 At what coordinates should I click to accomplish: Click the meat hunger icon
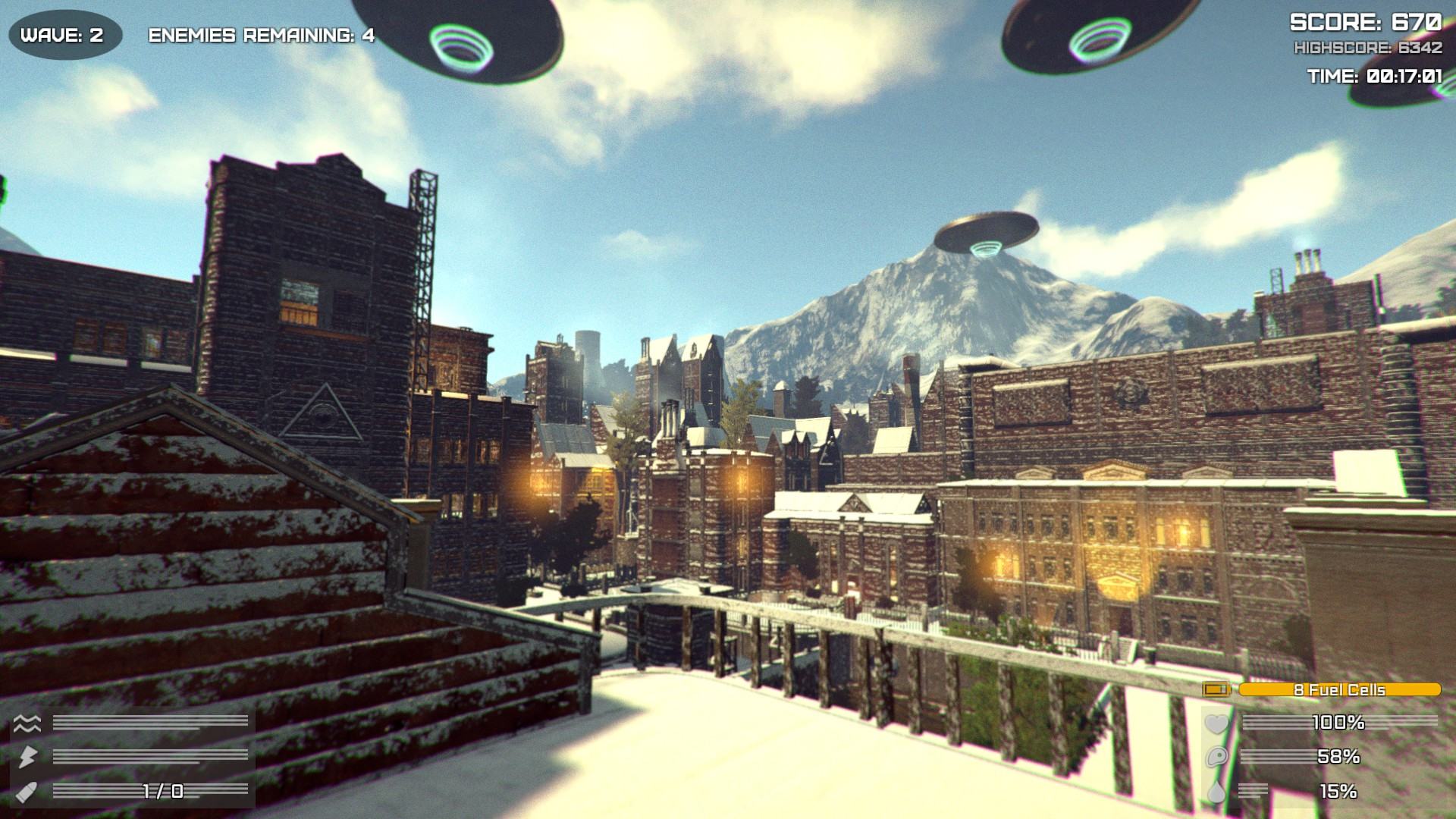(1216, 757)
